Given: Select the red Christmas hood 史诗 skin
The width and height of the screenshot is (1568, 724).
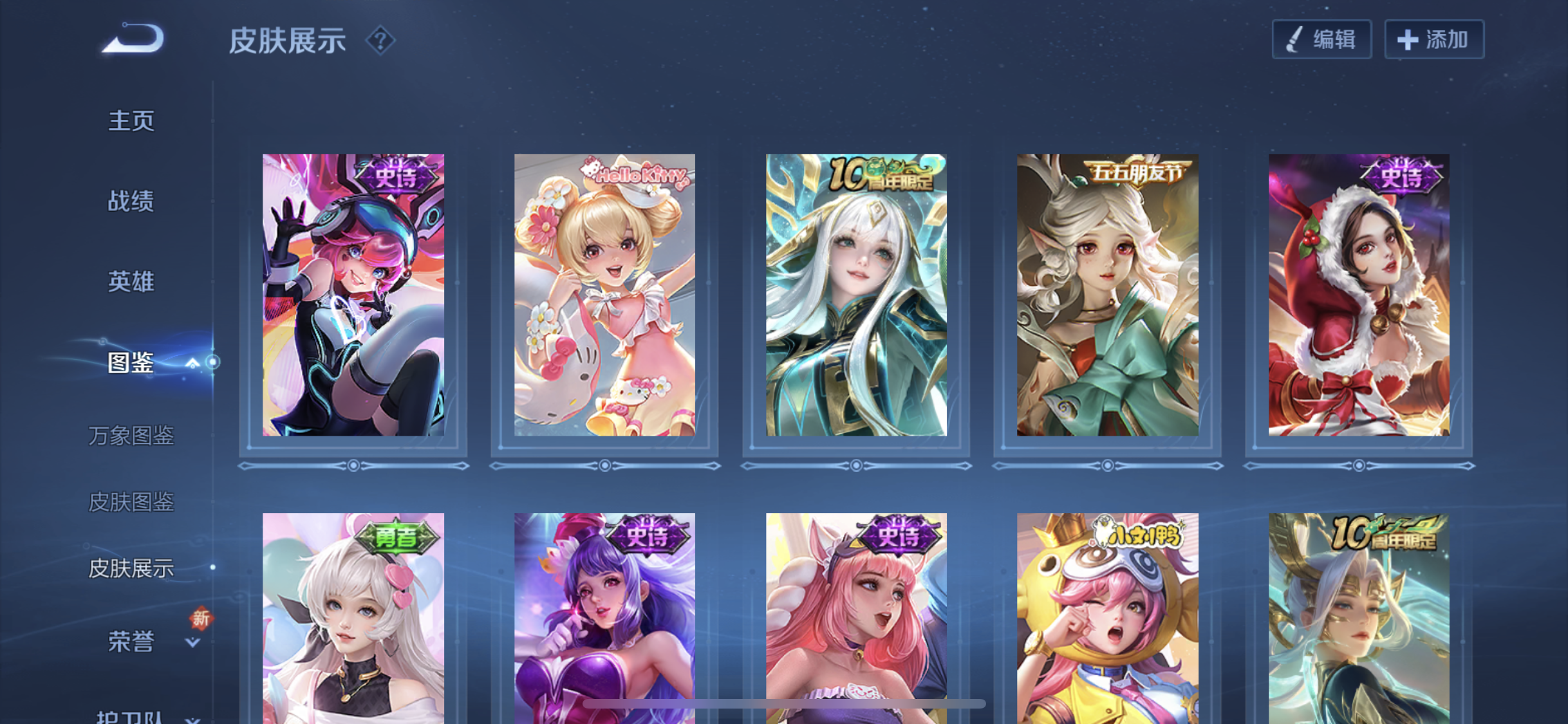Looking at the screenshot, I should click(1359, 295).
